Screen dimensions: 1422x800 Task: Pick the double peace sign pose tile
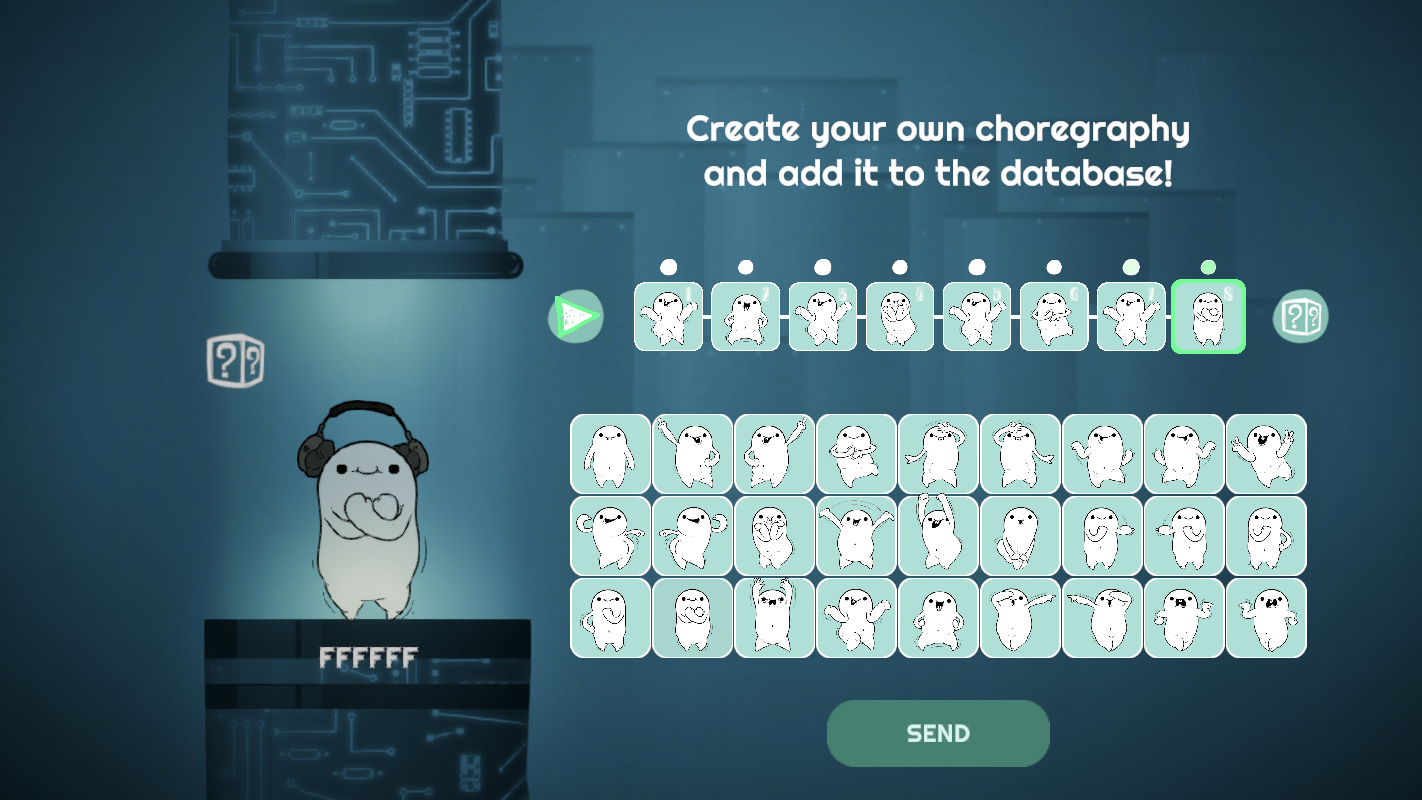(1266, 454)
